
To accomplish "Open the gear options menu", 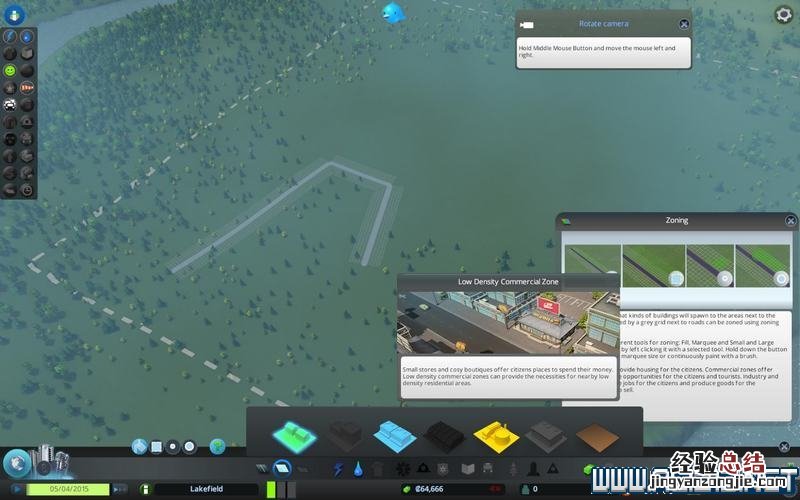I will [784, 14].
